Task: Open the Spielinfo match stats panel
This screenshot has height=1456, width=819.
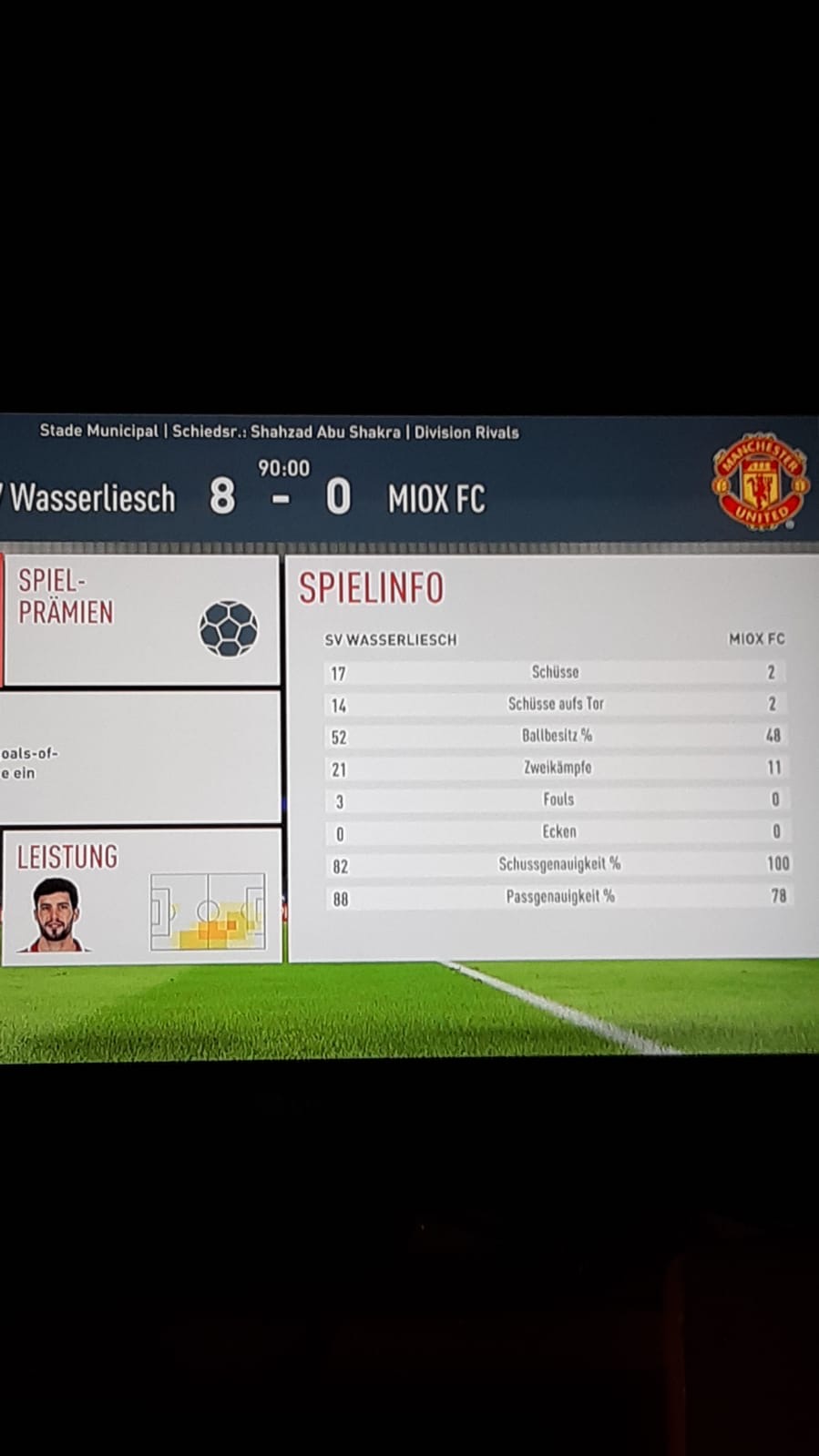Action: 553,756
